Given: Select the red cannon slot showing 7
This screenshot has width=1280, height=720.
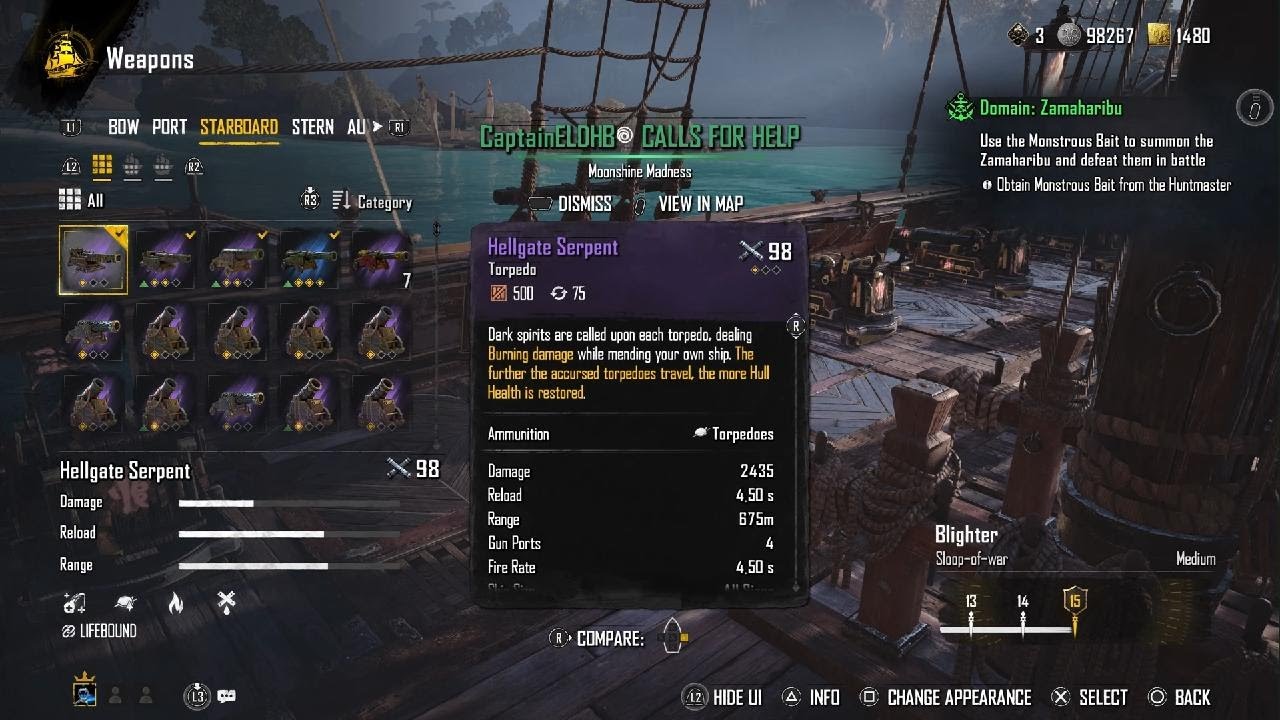Looking at the screenshot, I should click(381, 260).
